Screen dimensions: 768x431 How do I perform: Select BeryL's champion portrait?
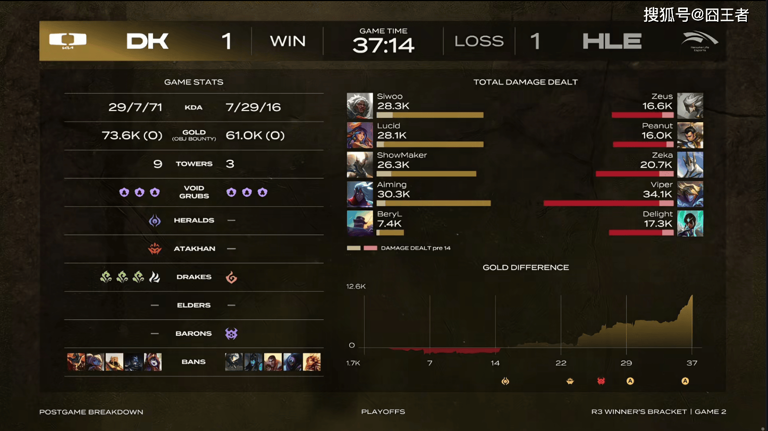(x=360, y=223)
